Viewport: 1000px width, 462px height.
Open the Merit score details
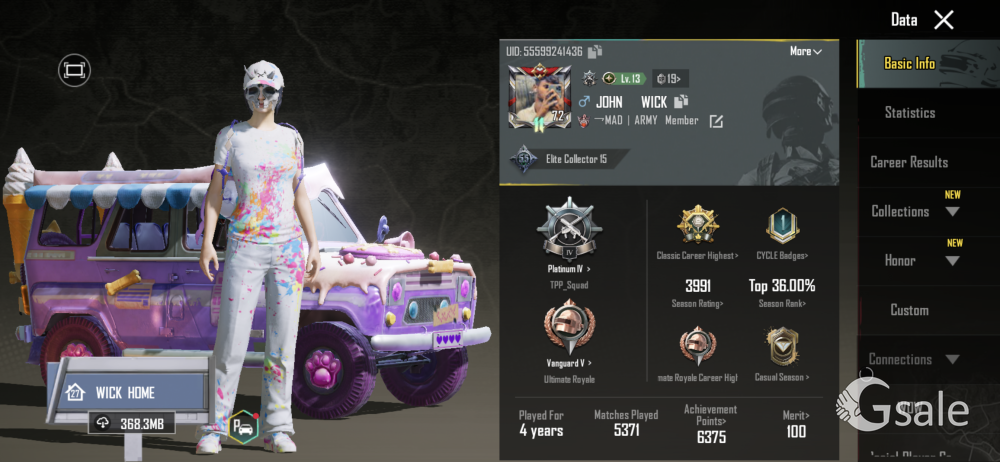point(796,424)
